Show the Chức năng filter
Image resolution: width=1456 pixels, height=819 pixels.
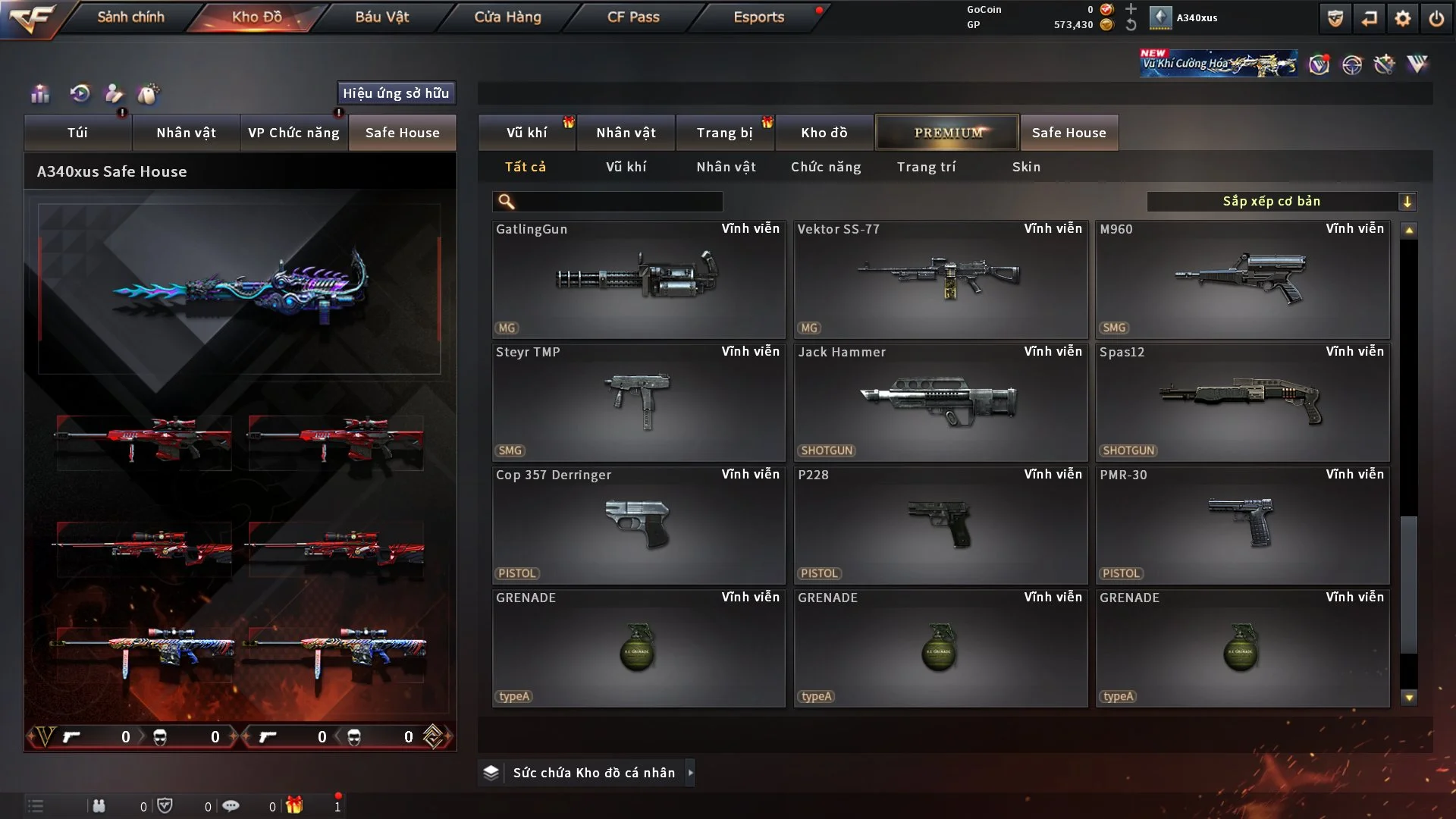point(826,167)
